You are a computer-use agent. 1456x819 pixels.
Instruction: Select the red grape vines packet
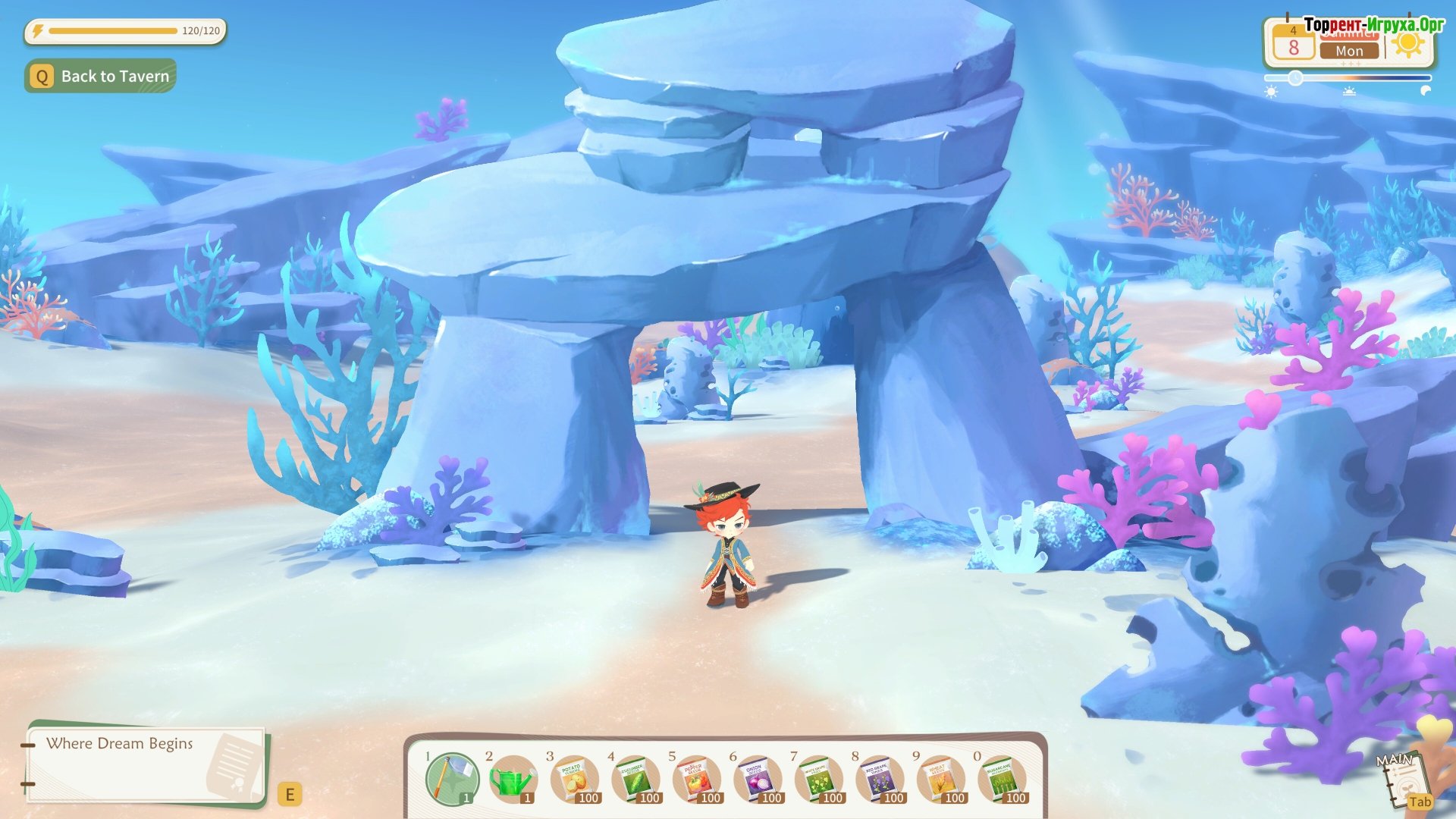point(879,779)
